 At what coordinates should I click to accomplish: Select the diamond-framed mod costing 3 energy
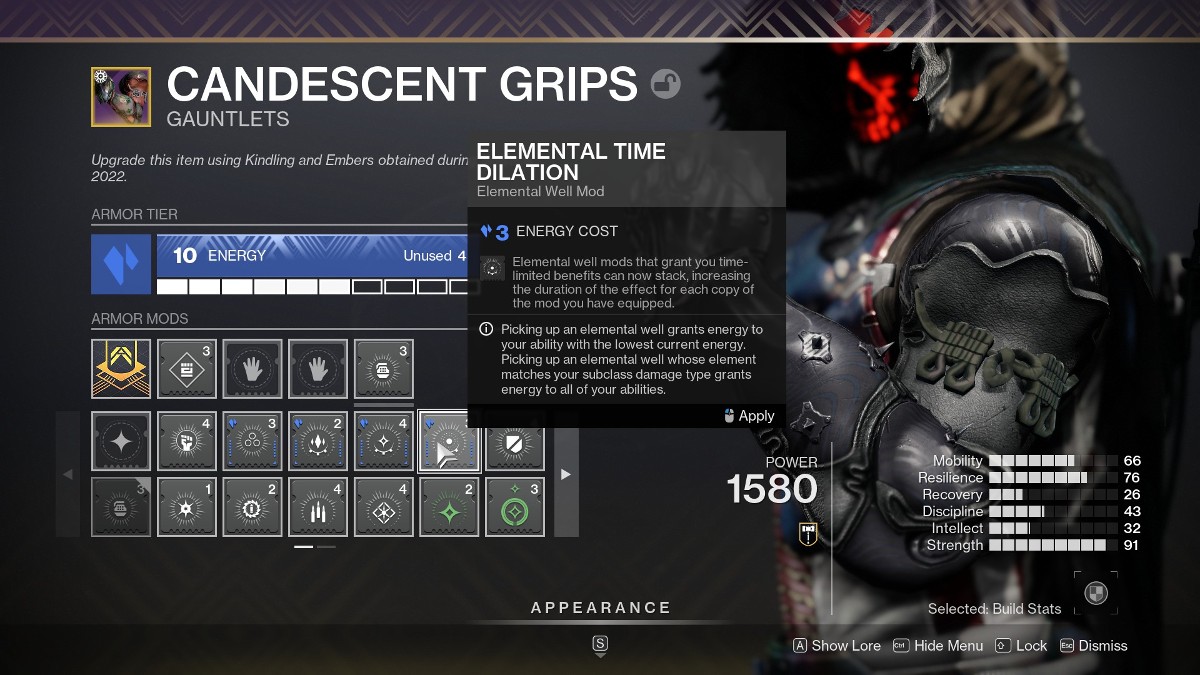(186, 369)
